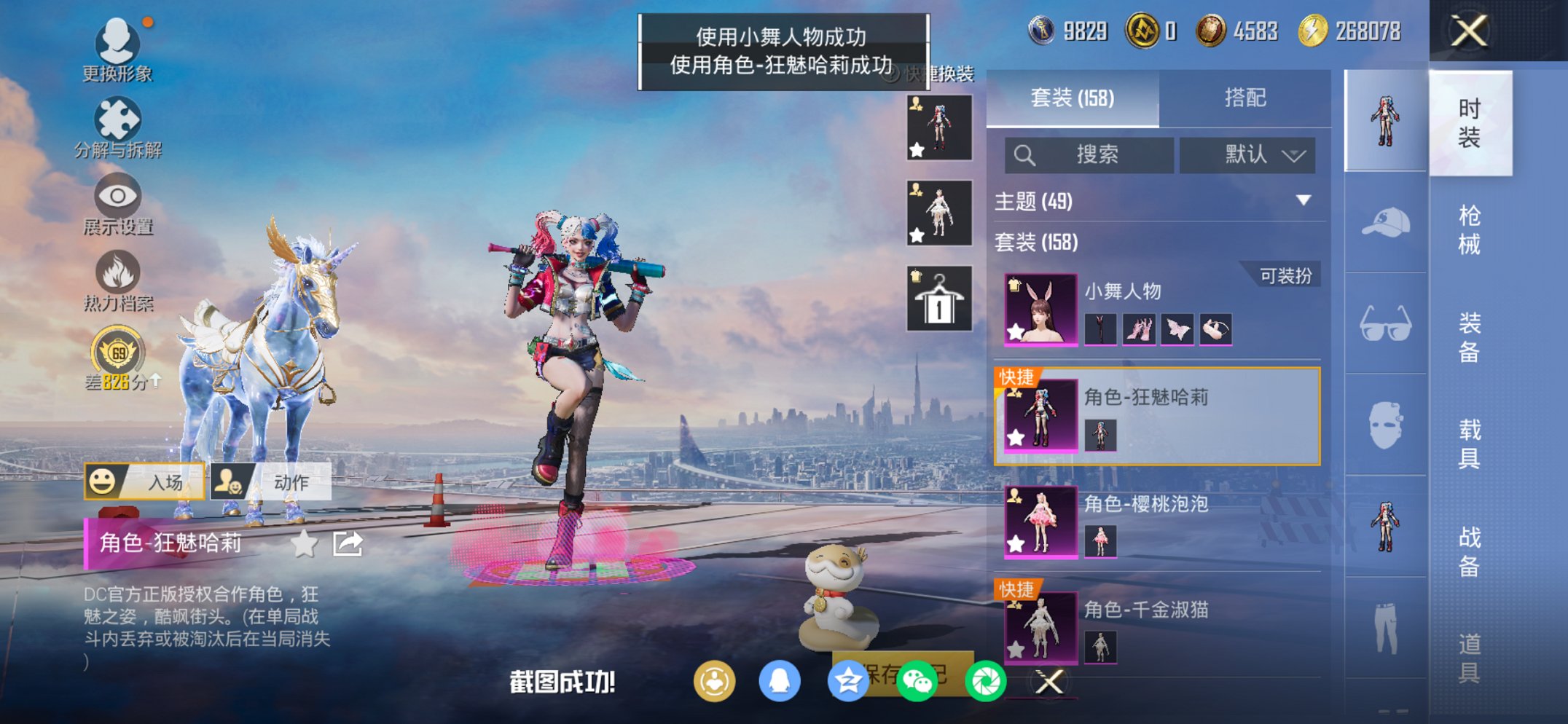Open the 默认 sorting dropdown
Image resolution: width=1568 pixels, height=724 pixels.
pyautogui.click(x=1247, y=155)
